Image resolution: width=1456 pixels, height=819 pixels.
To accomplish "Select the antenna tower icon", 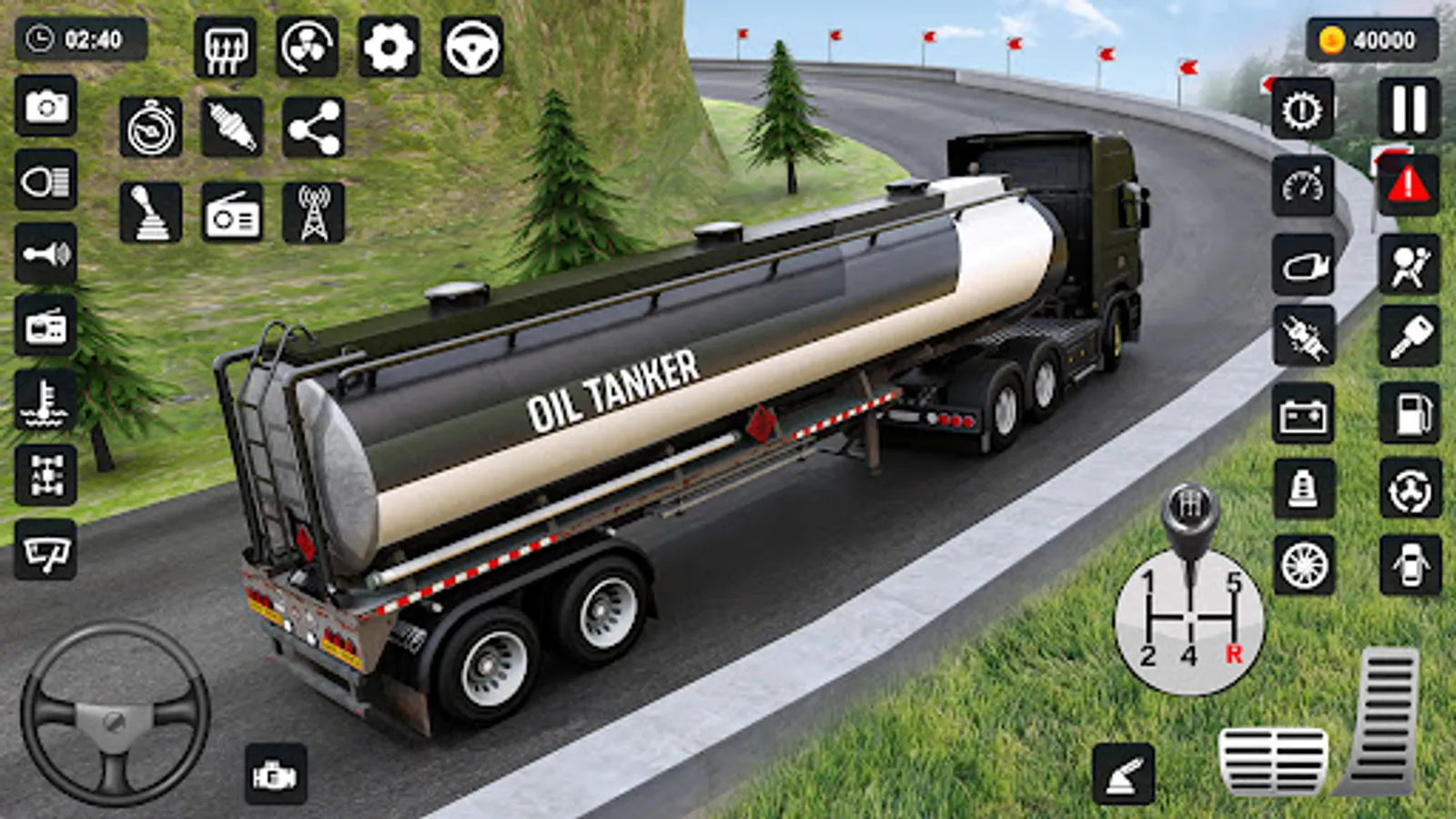I will [x=313, y=214].
